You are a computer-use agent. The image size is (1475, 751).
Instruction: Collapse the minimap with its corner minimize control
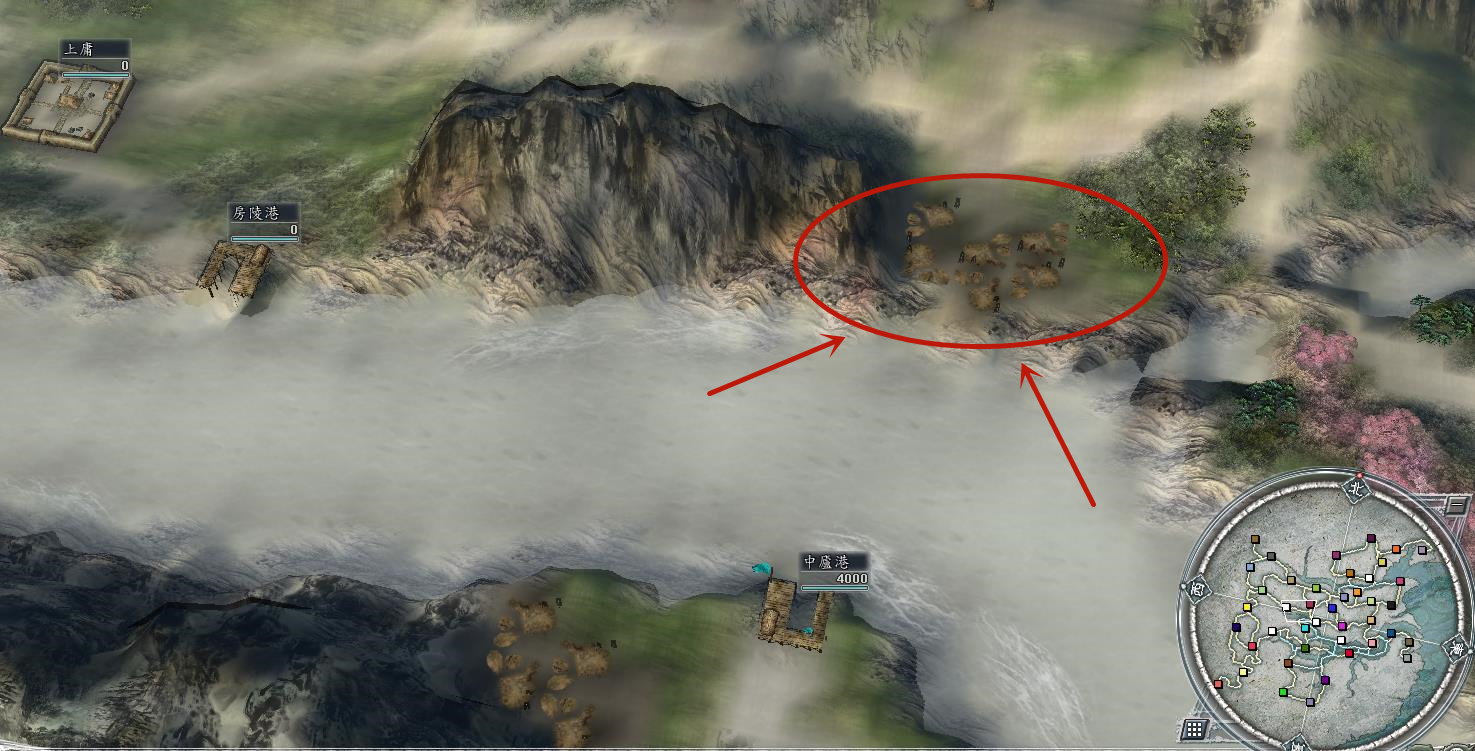(x=1455, y=505)
